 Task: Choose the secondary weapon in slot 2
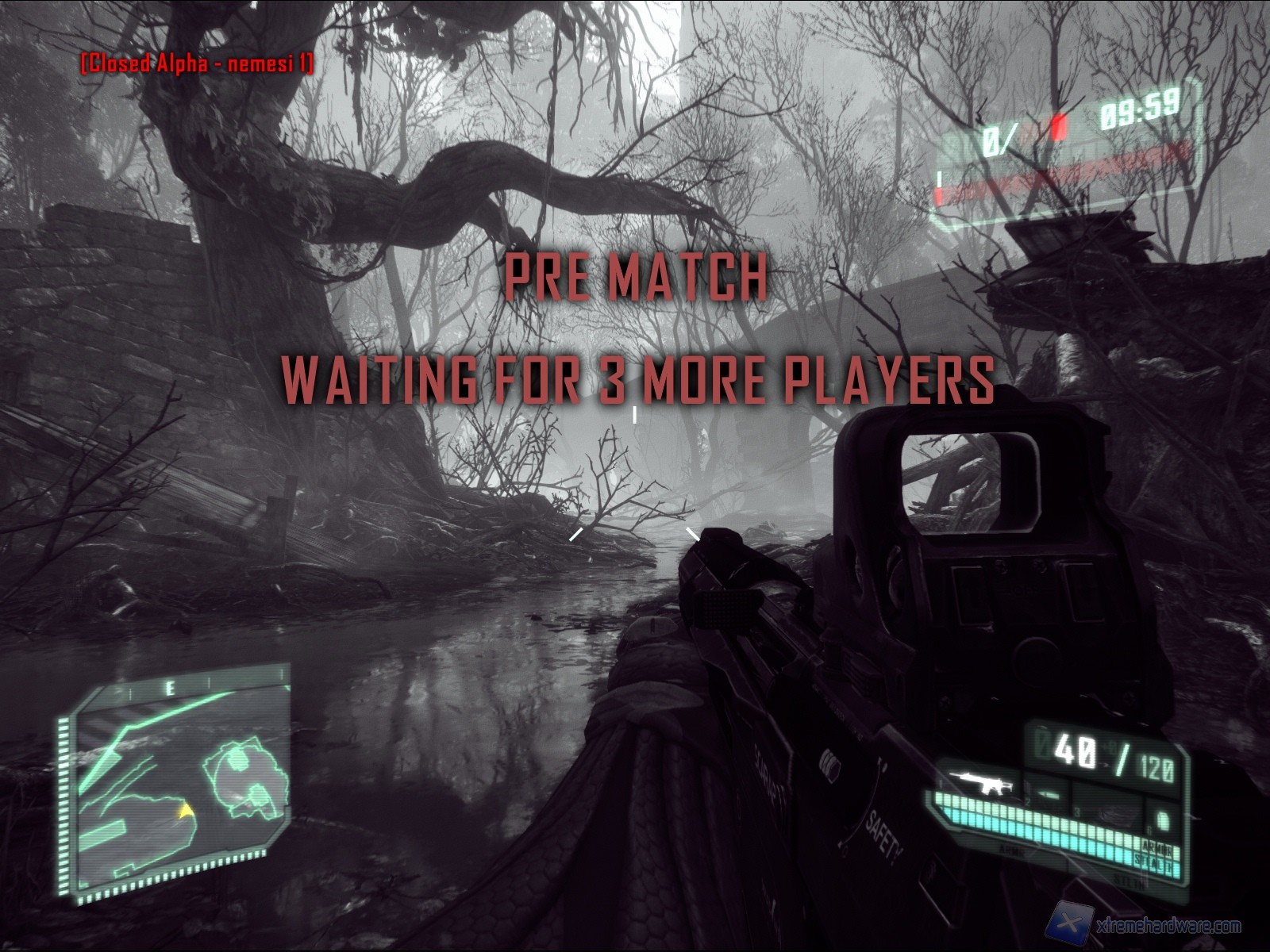click(1047, 795)
